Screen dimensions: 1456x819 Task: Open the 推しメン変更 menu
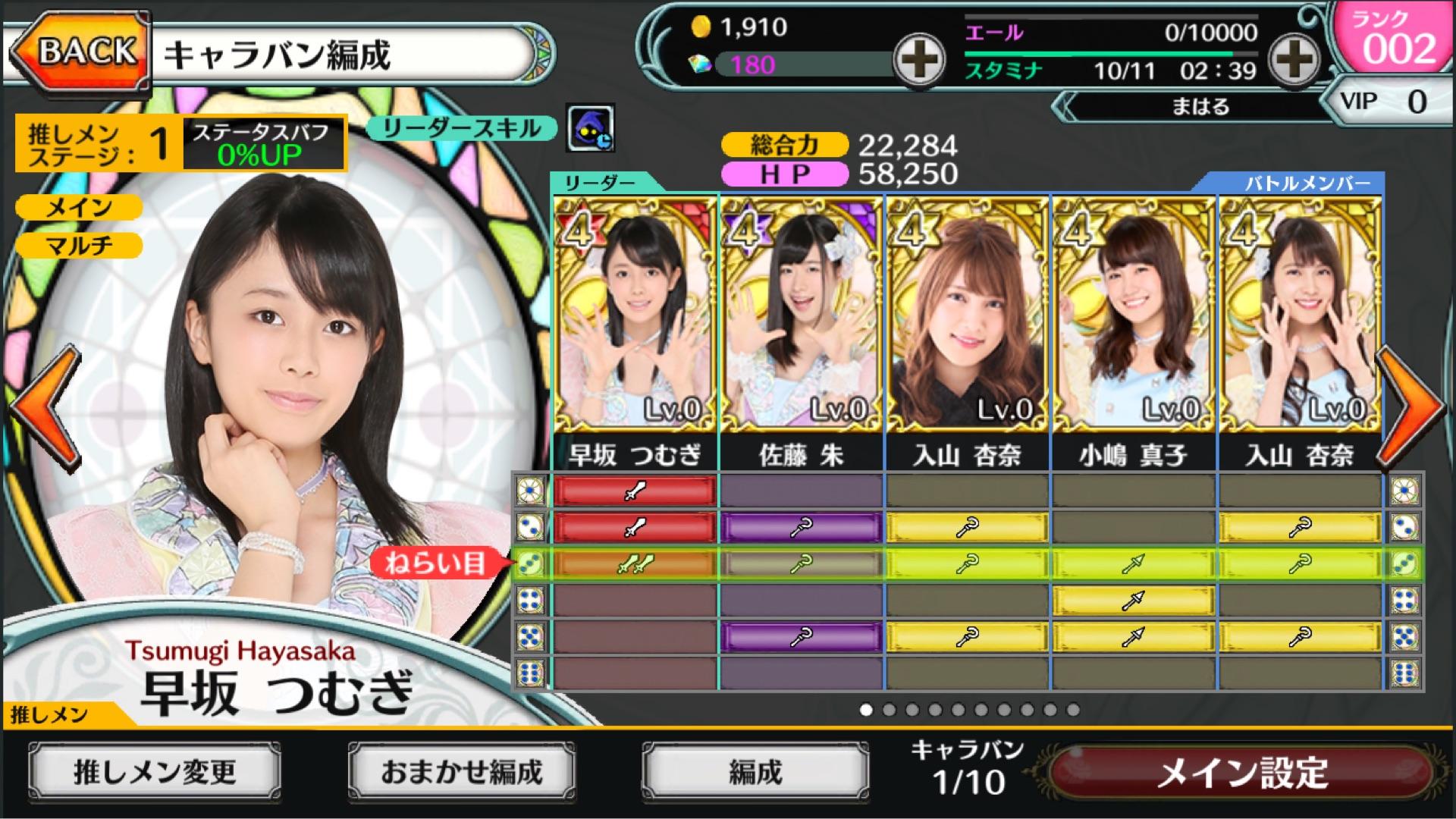155,772
